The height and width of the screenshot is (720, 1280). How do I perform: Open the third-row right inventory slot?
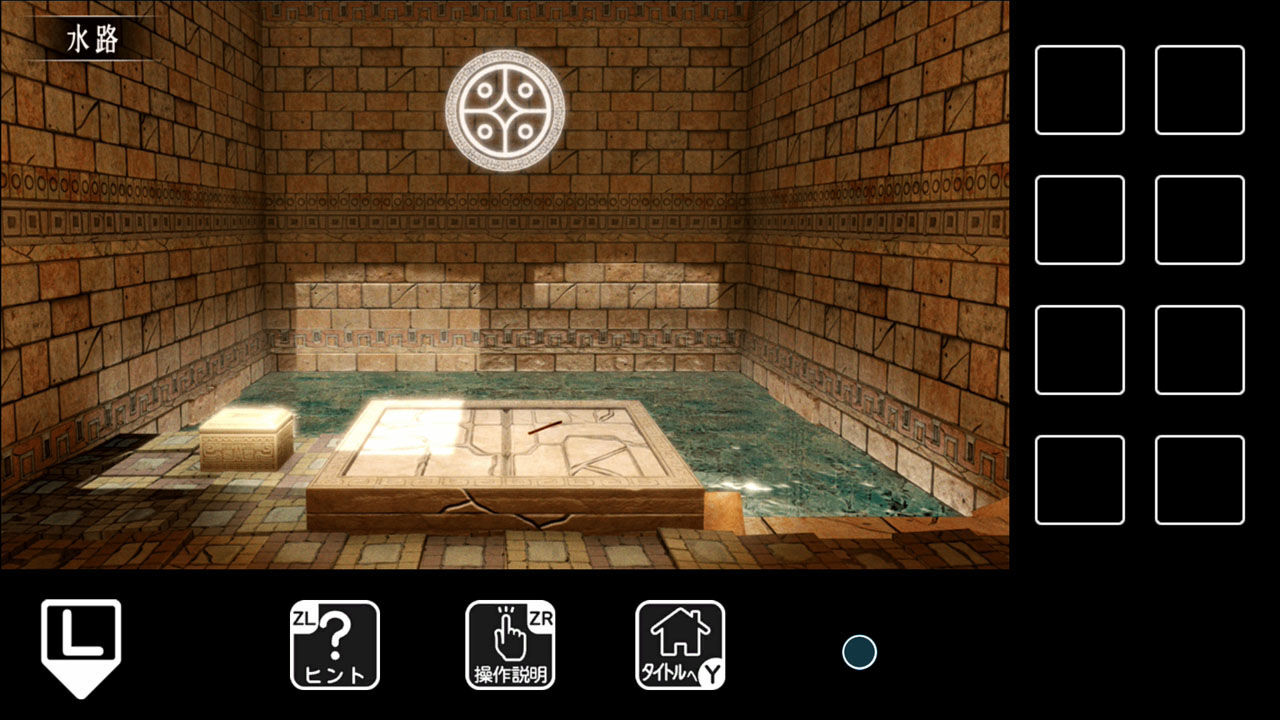[x=1198, y=352]
